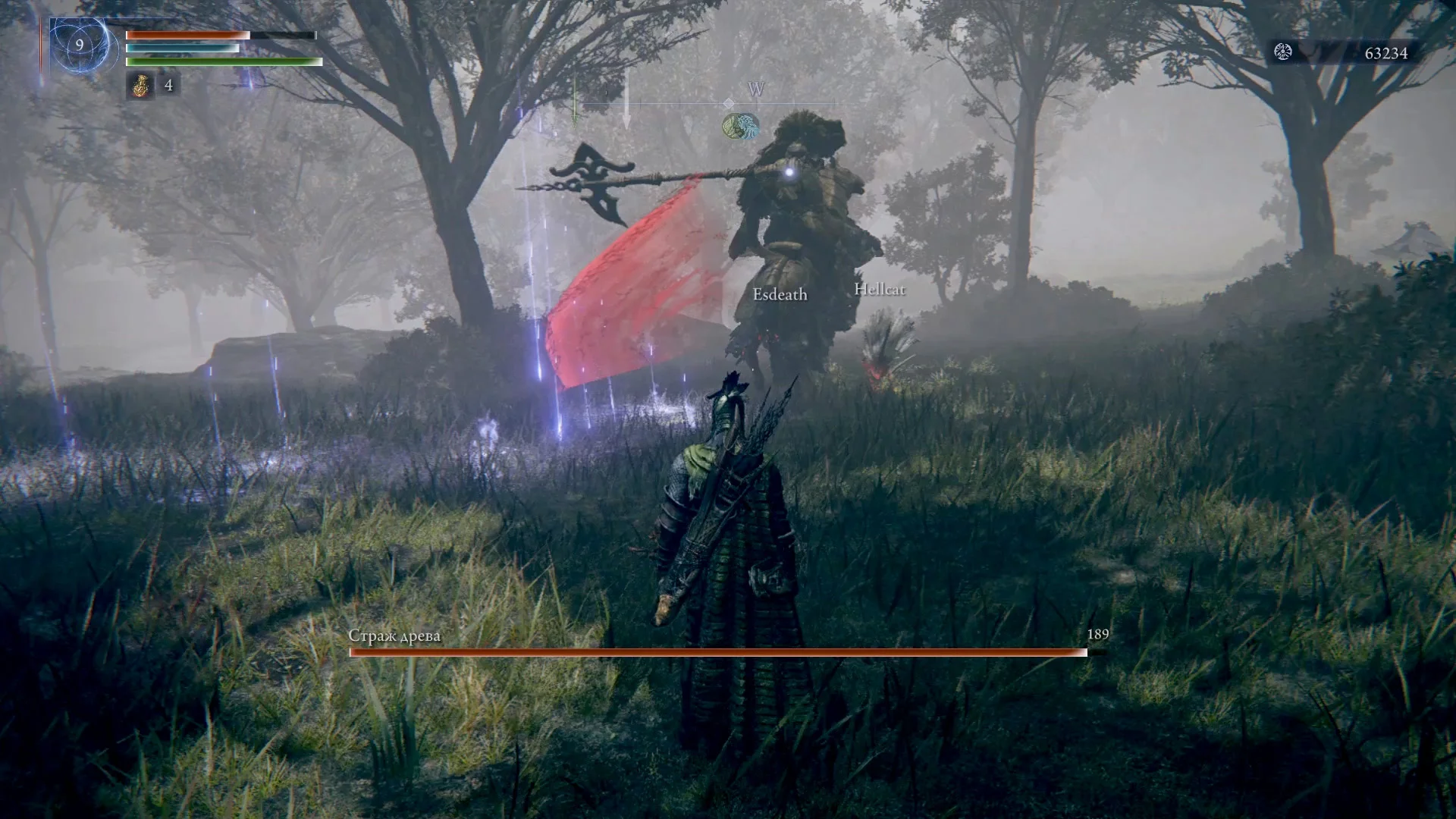Screen dimensions: 1456x819
Task: Select the golden flask item slot
Action: pyautogui.click(x=140, y=86)
